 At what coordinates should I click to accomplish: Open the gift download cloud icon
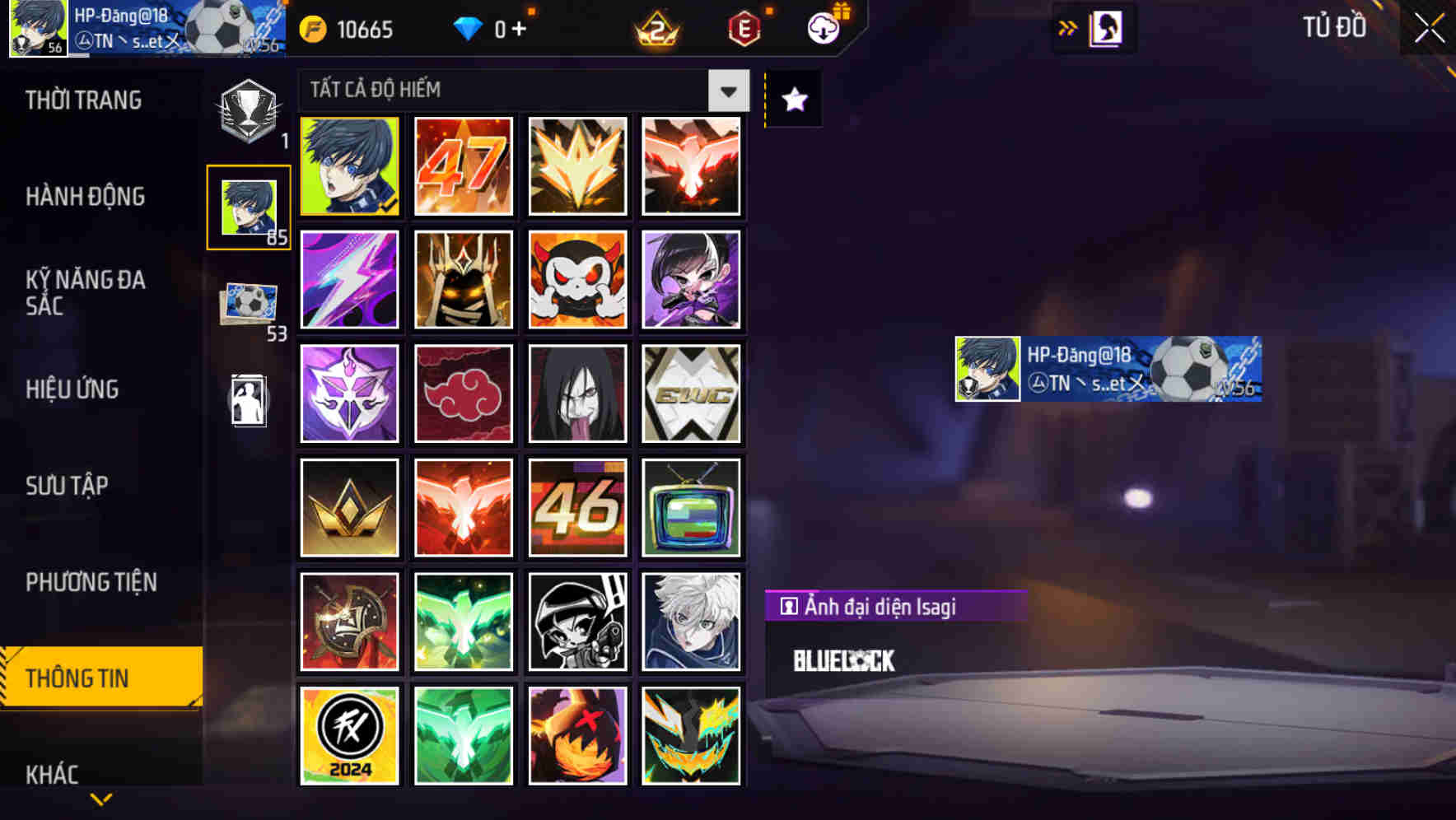click(822, 27)
